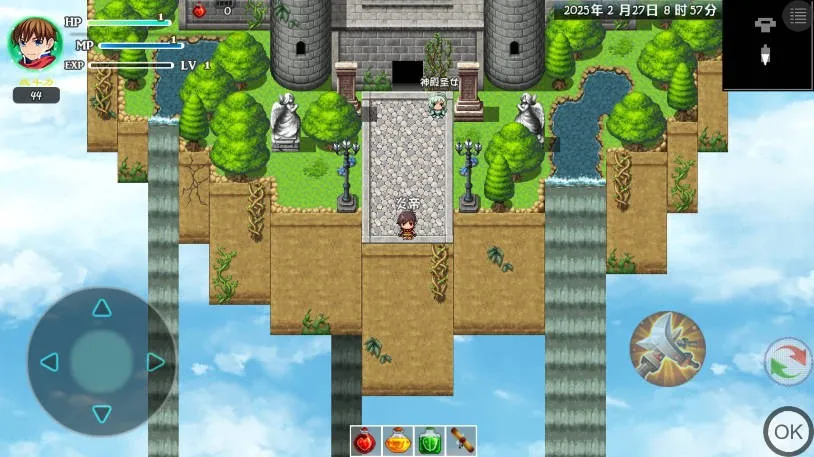Tap the red-green swap arrows button
This screenshot has width=814, height=457.
788,362
